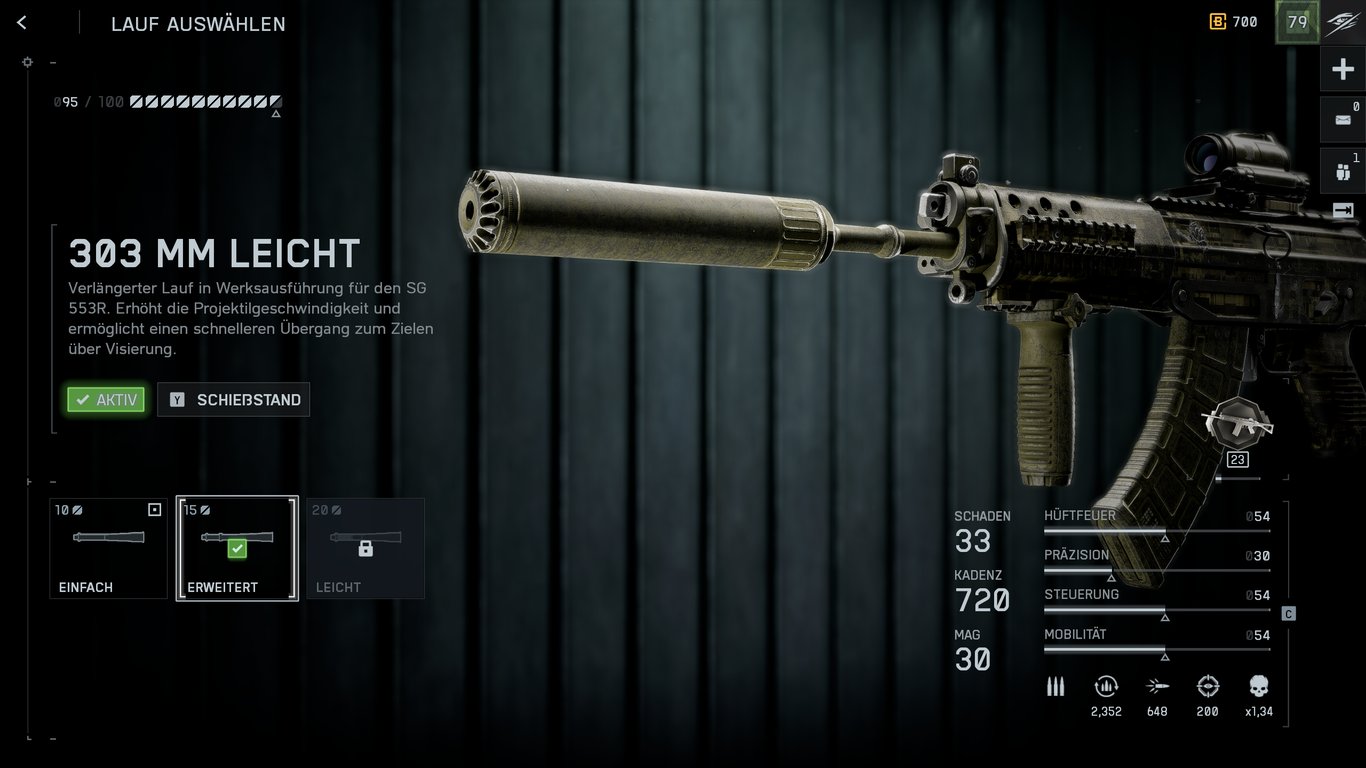Click the plus icon in the top-right sidebar
This screenshot has height=768, width=1366.
click(1344, 68)
